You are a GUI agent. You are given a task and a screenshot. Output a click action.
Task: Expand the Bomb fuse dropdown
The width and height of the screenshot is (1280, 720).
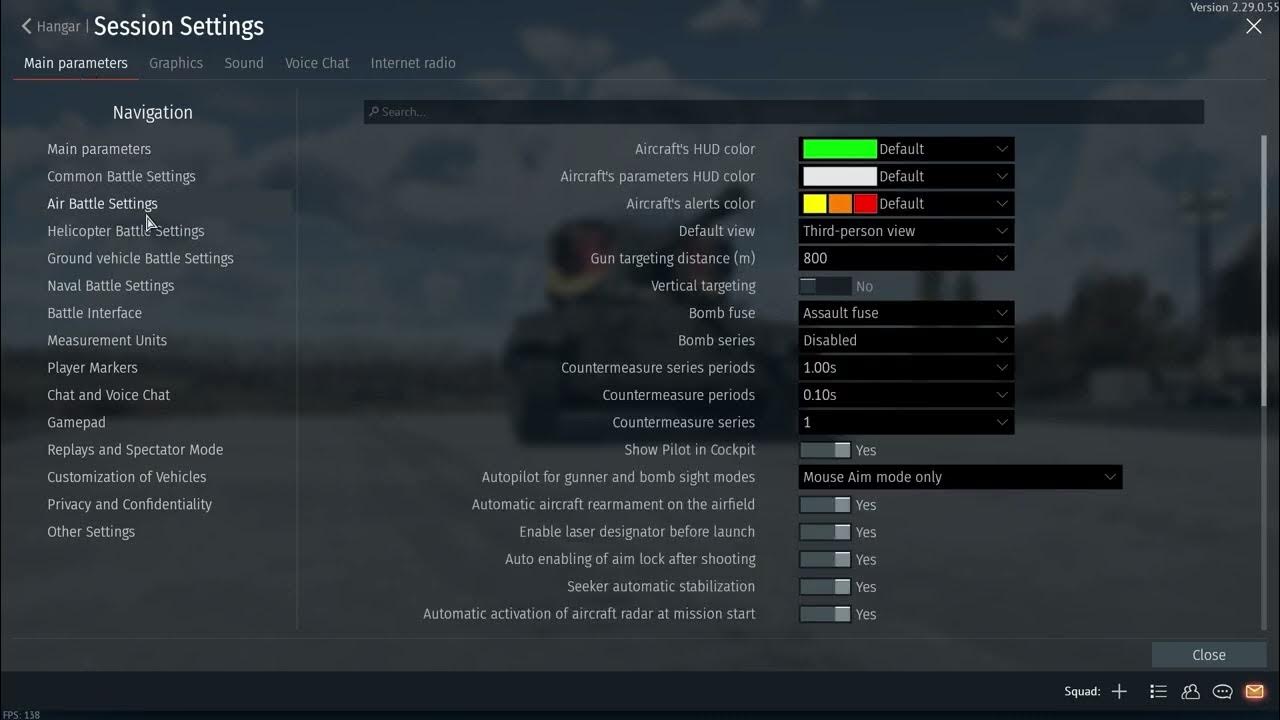[905, 312]
